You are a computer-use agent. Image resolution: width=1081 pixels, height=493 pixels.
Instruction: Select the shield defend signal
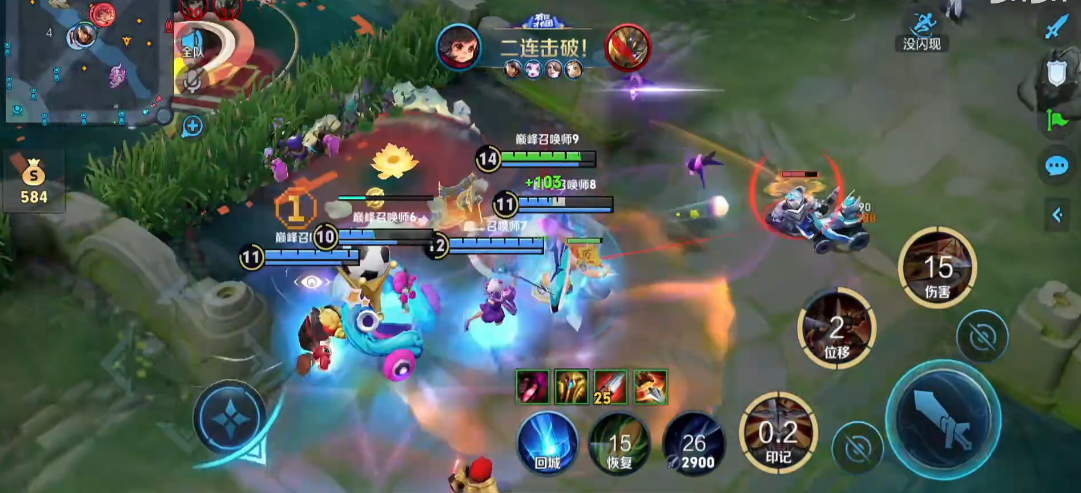(x=1057, y=72)
